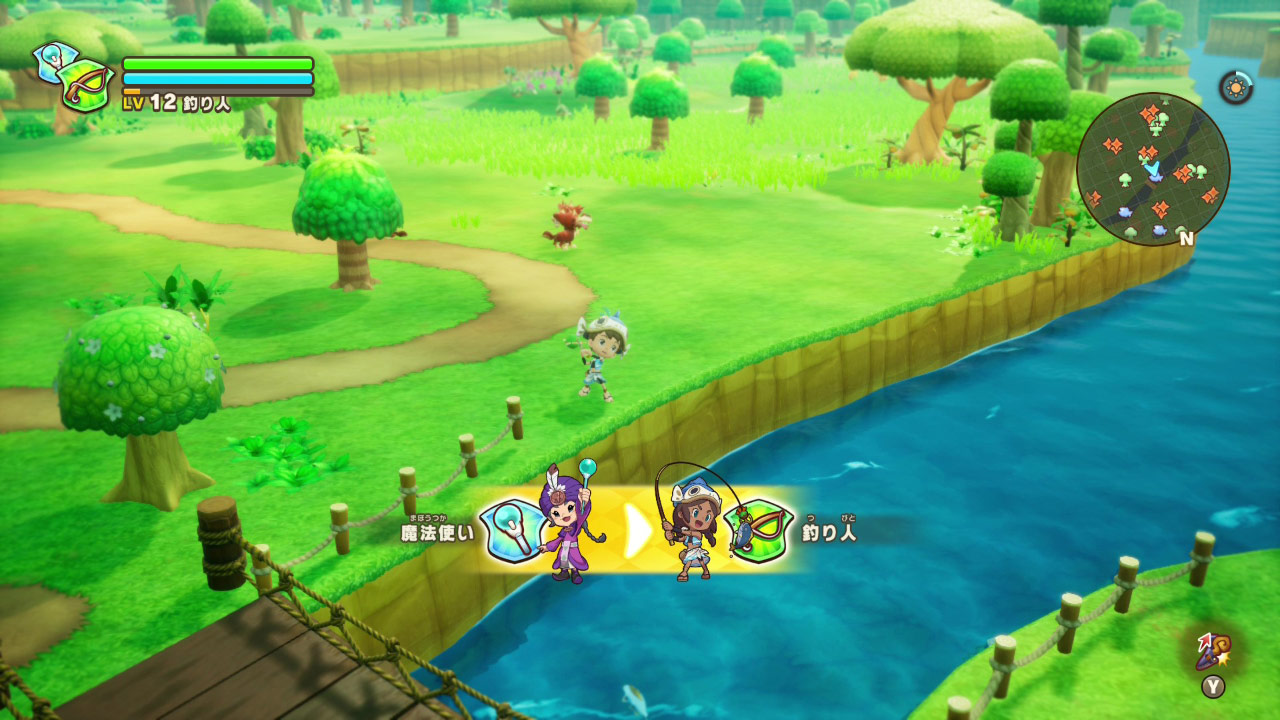Select the Magician character portrait
Image resolution: width=1280 pixels, height=720 pixels.
567,525
